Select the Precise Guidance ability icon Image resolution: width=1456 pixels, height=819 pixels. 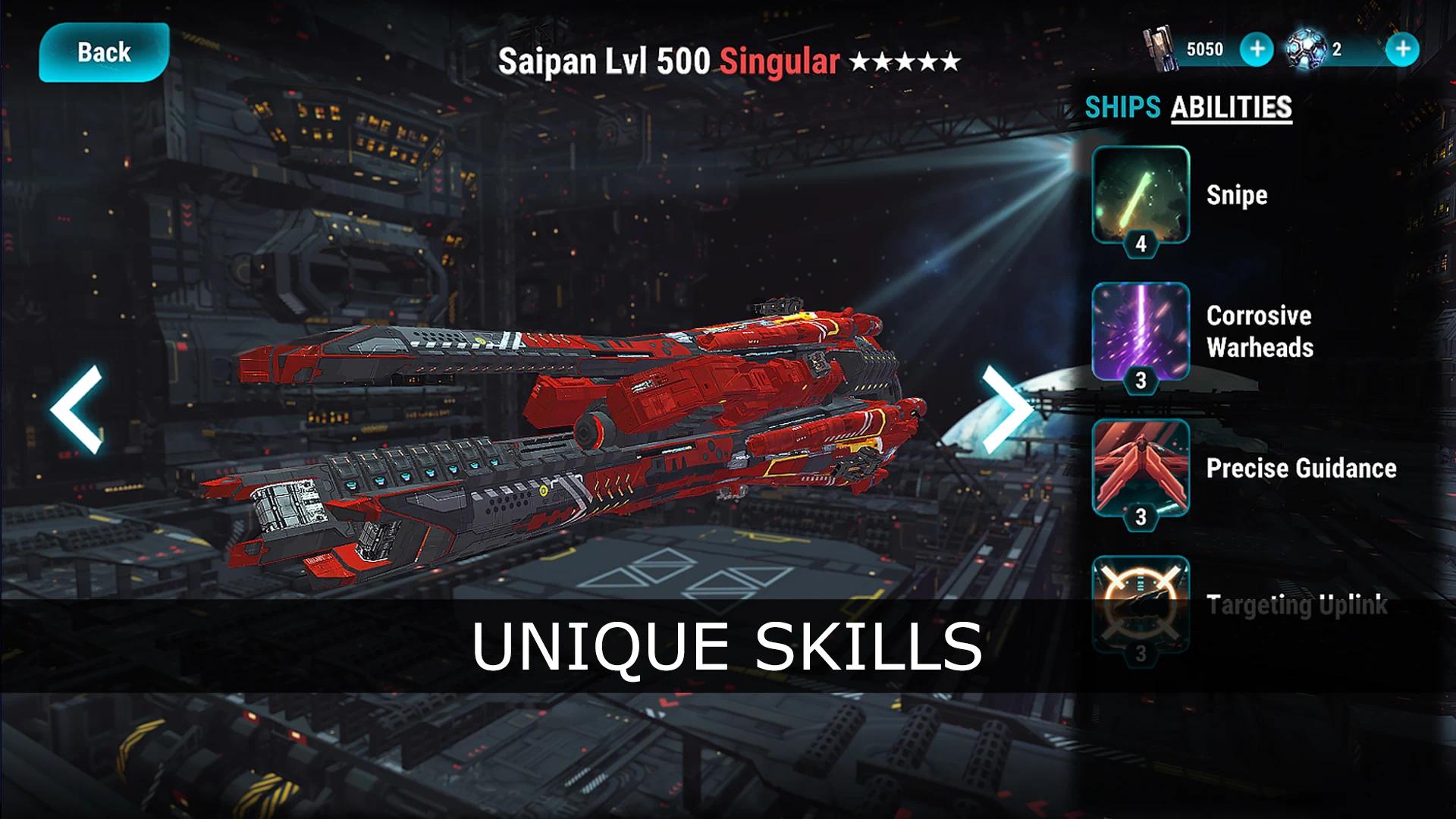[x=1140, y=467]
